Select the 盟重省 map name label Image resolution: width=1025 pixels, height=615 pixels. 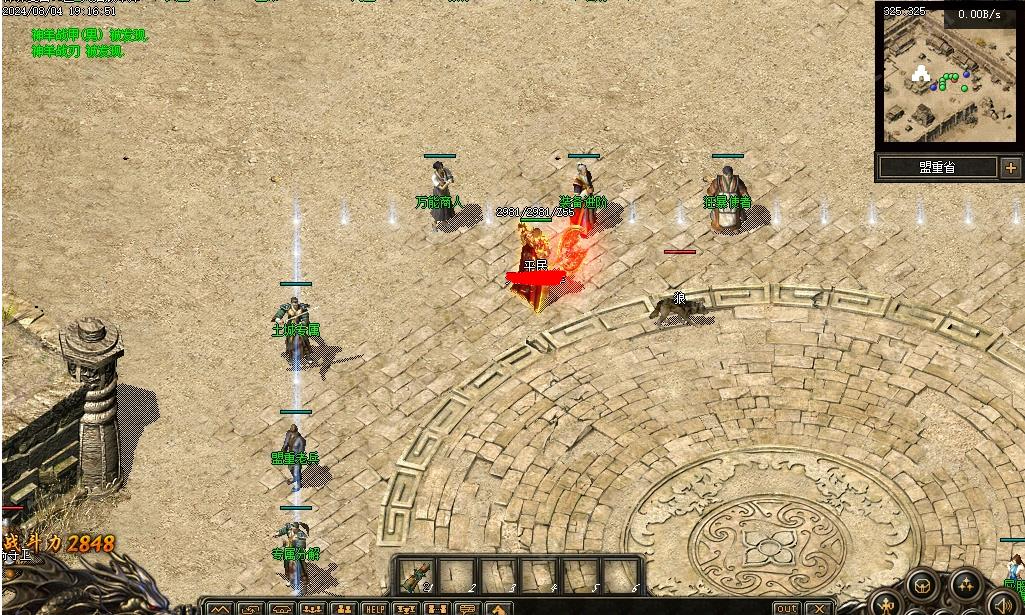[x=937, y=168]
